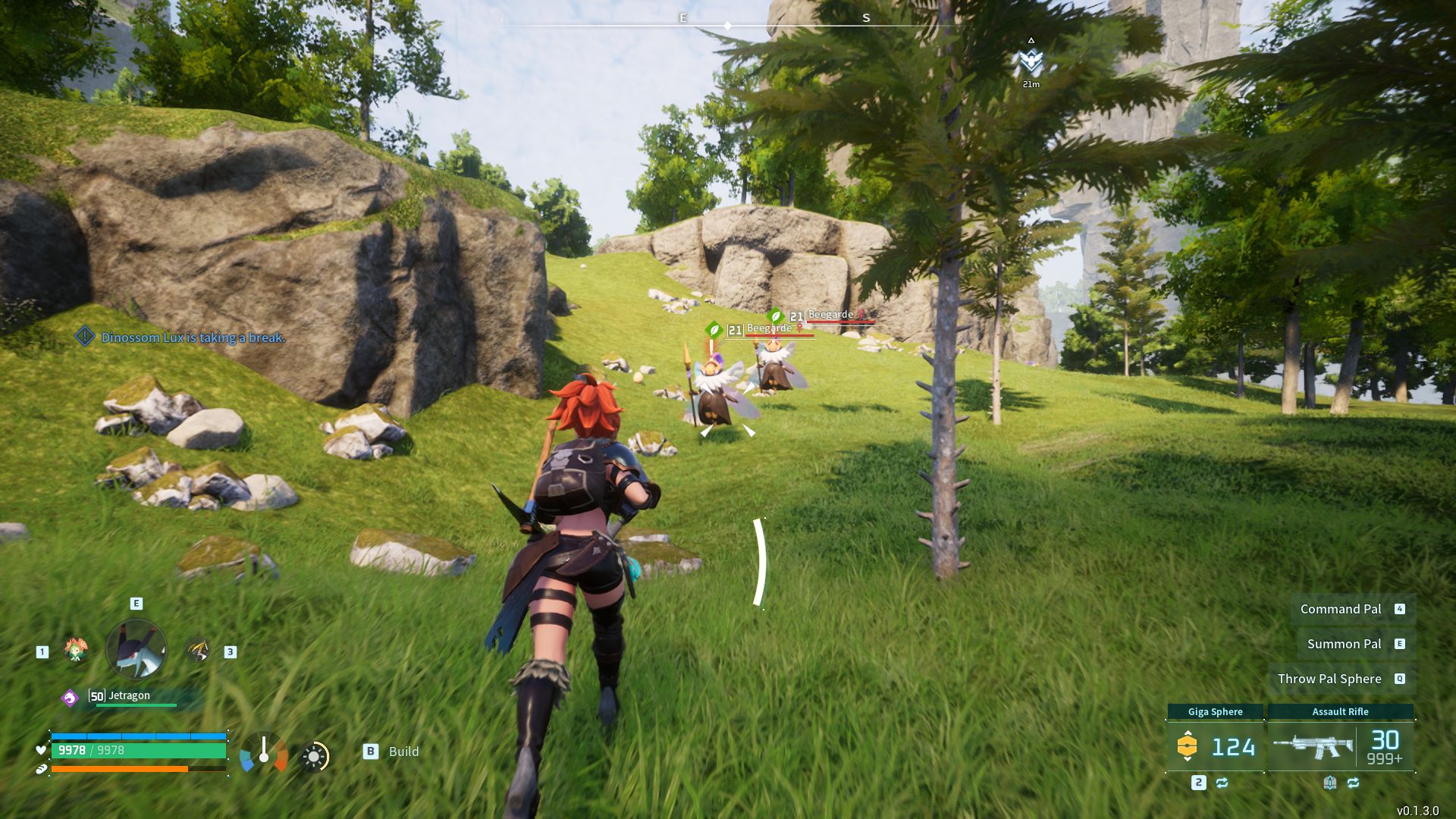Viewport: 1456px width, 819px height.
Task: Switch to the Giga Sphere slot header
Action: pos(1215,711)
